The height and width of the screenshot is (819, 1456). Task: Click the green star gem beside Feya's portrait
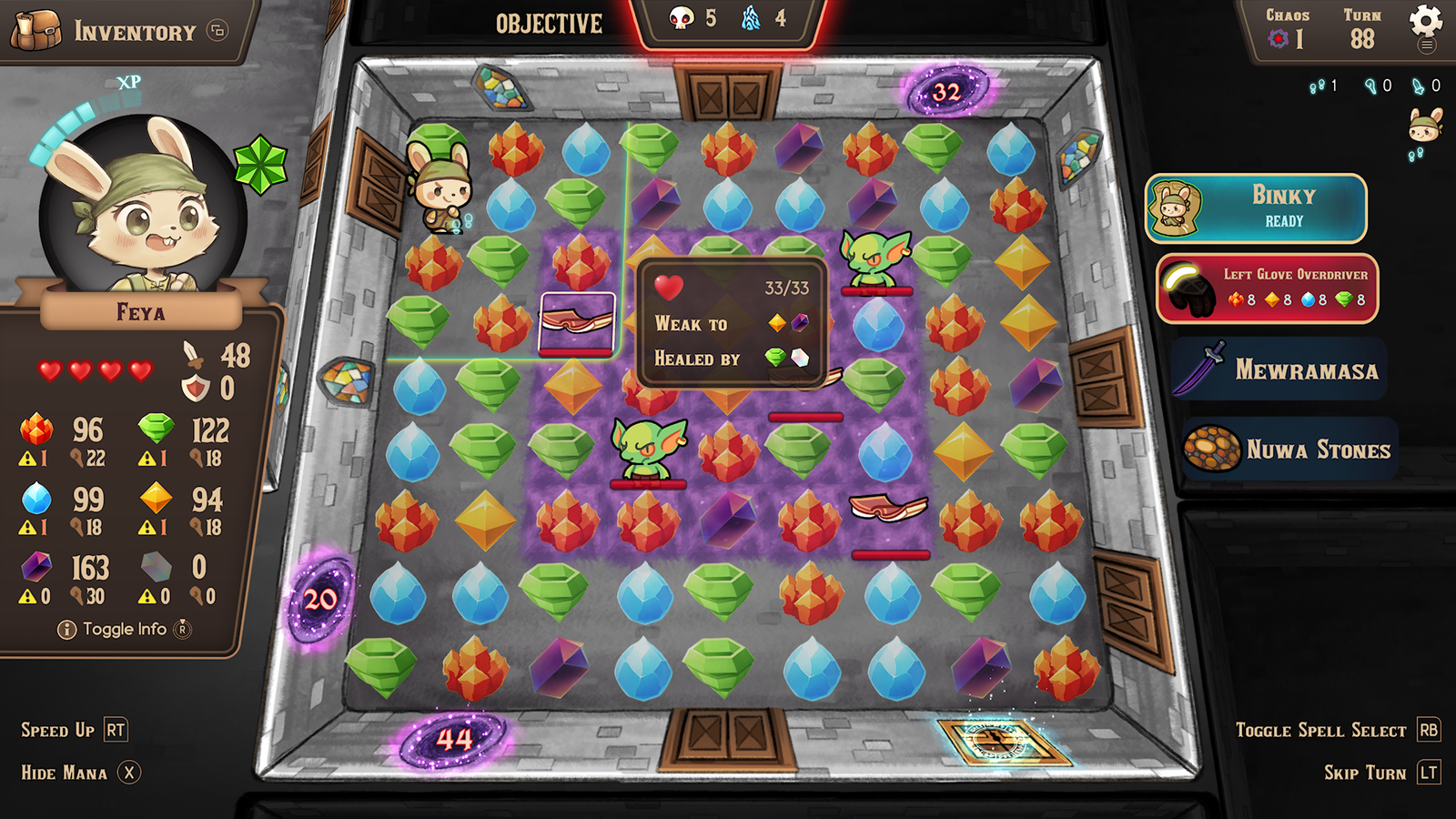pyautogui.click(x=260, y=165)
